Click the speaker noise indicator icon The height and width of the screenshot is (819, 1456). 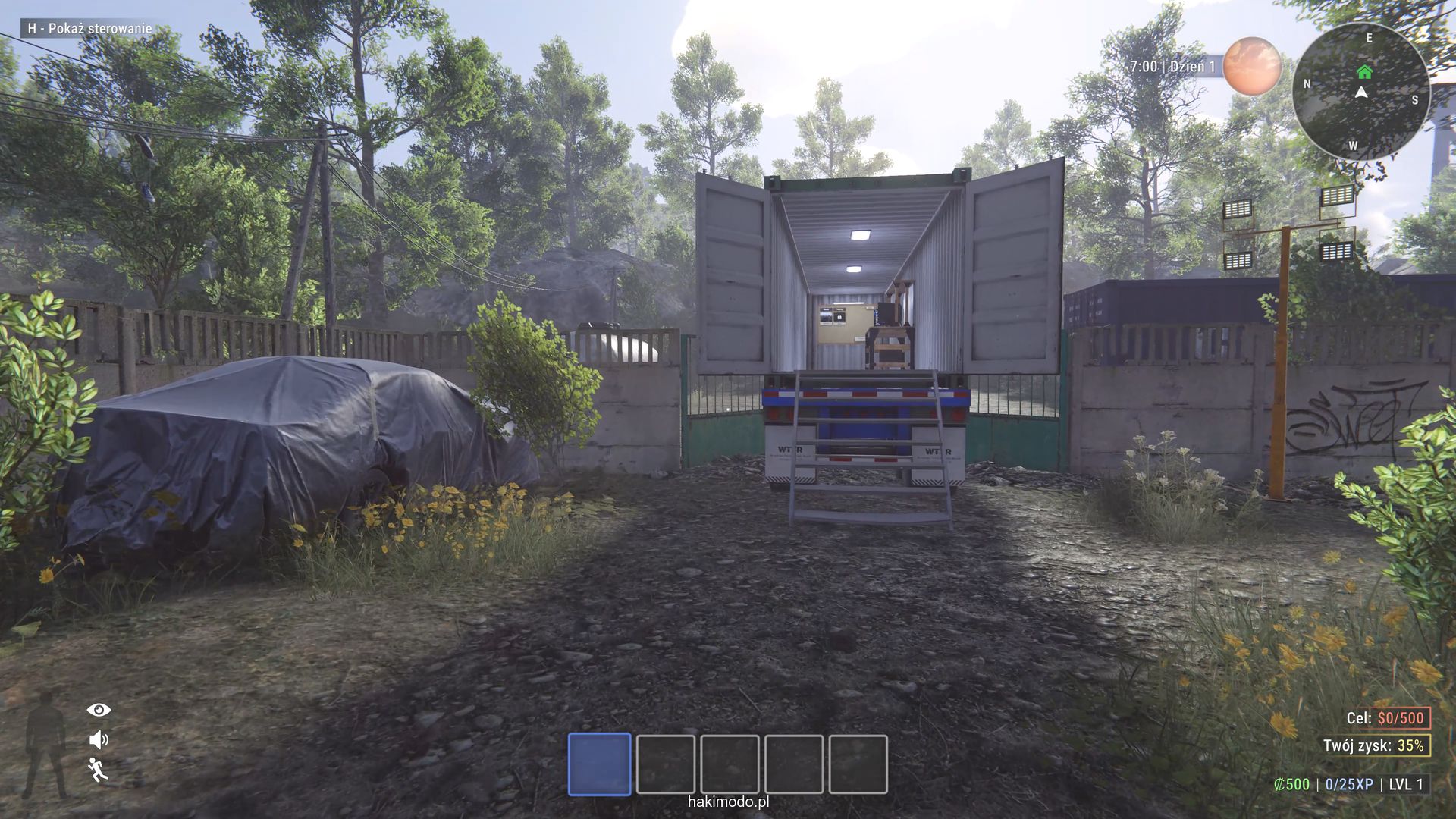(99, 739)
